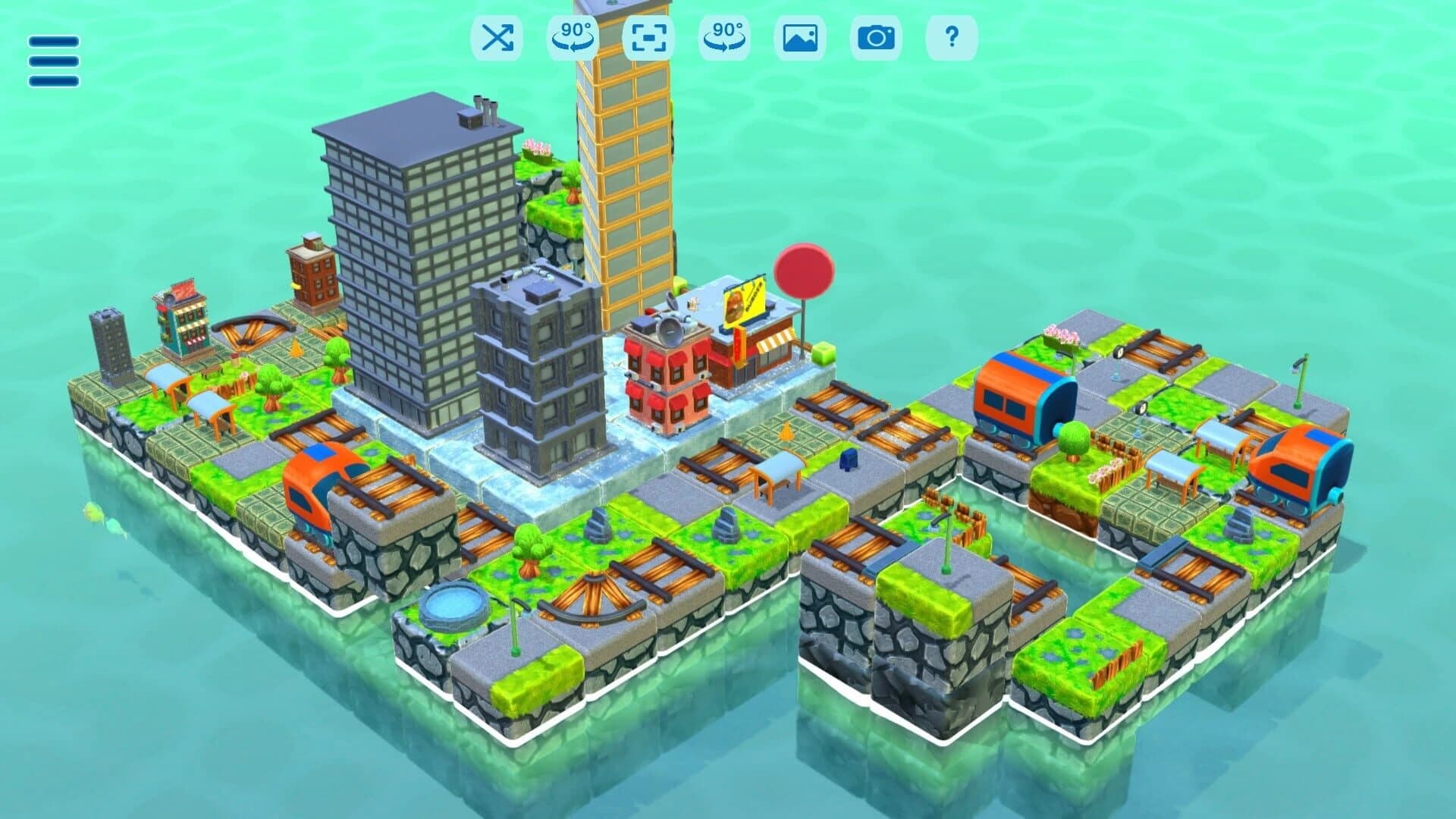1456x819 pixels.
Task: Rotate the island 90° clockwise
Action: [723, 39]
